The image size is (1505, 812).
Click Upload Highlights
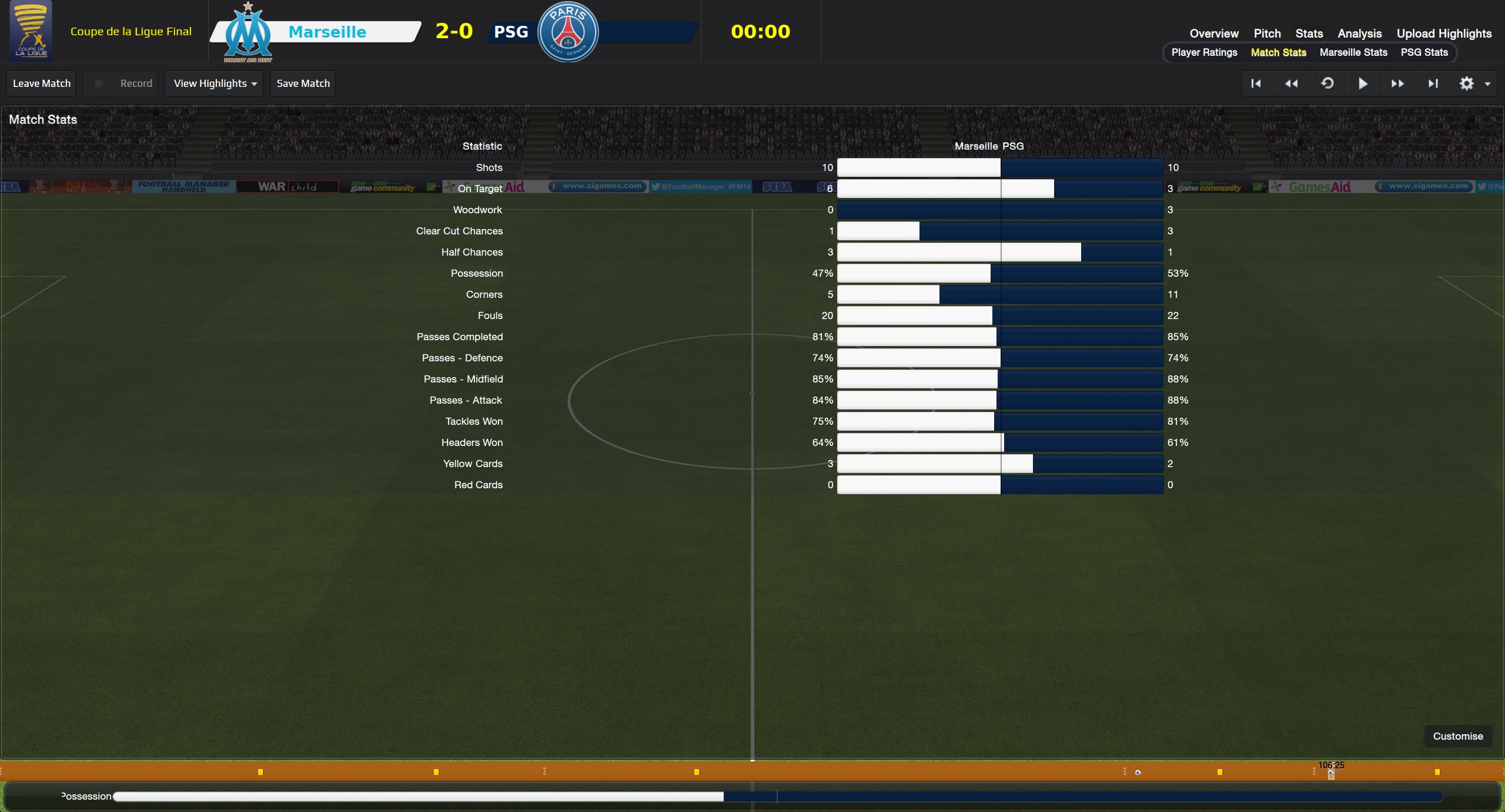click(x=1444, y=33)
